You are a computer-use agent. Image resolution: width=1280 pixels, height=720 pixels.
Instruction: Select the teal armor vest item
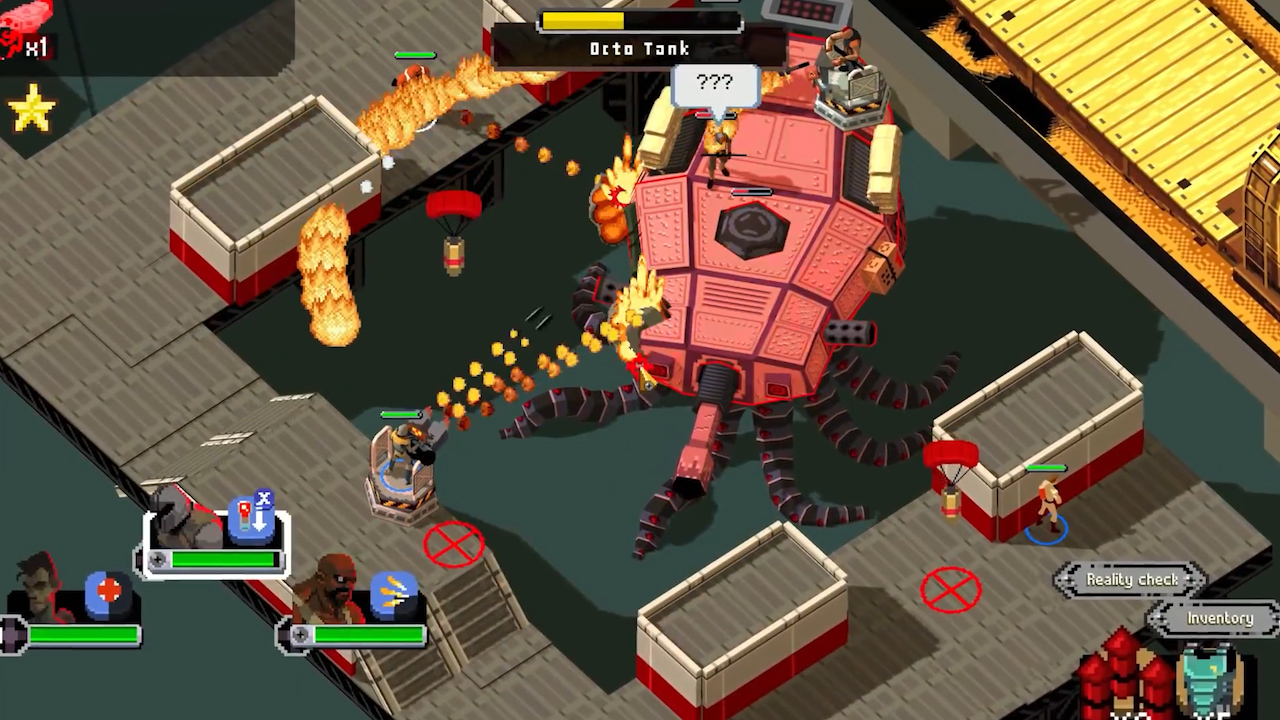tap(1210, 679)
